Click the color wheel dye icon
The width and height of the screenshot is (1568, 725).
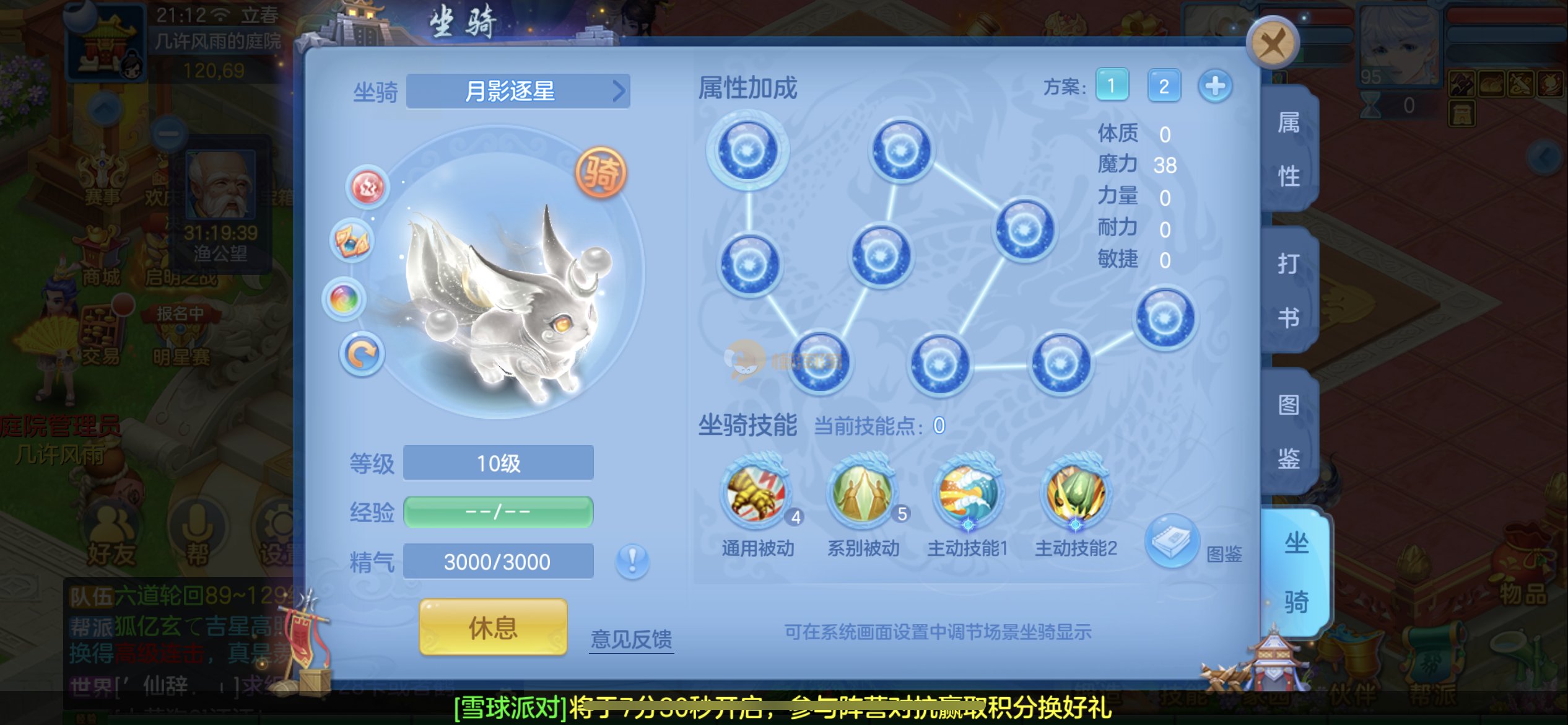344,299
